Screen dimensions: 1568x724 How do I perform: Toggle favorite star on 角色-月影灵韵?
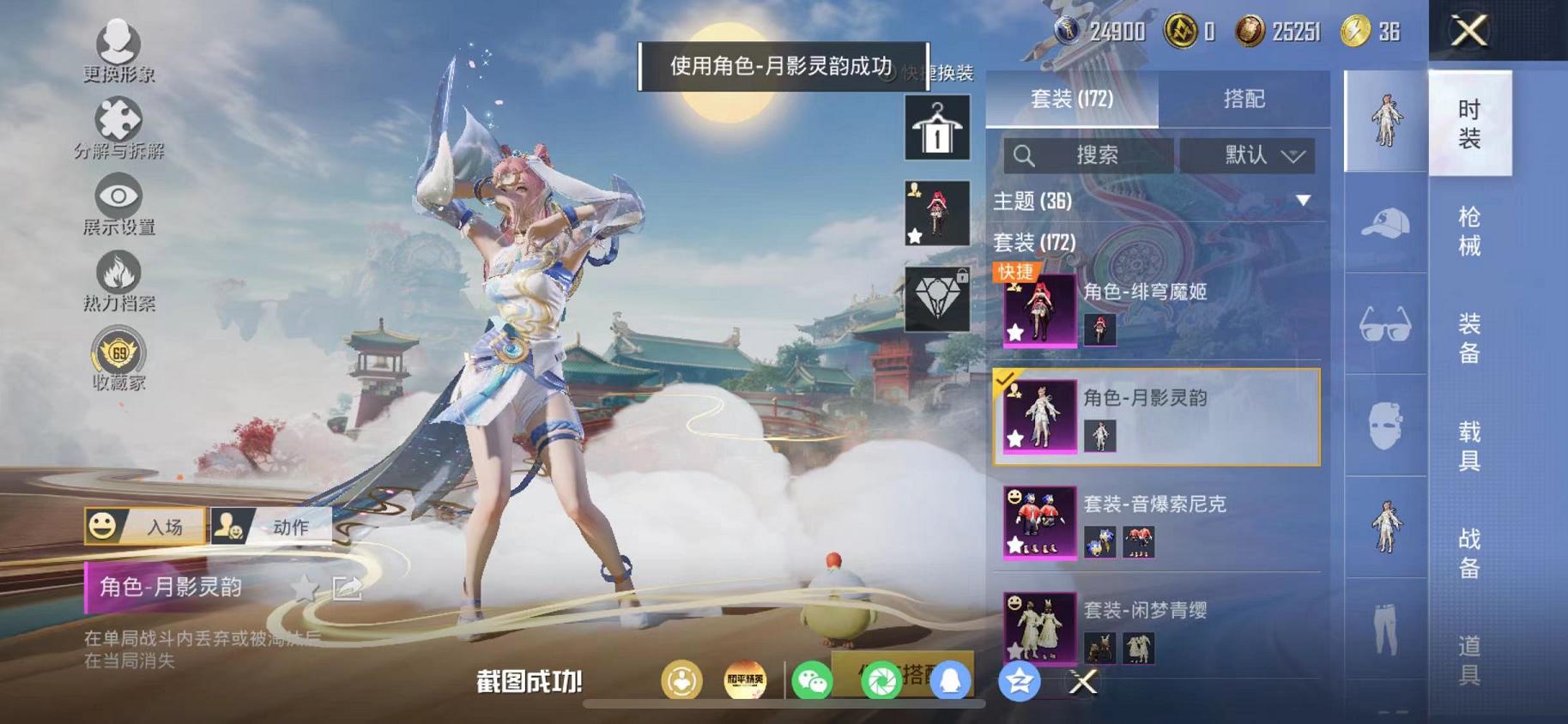(x=305, y=585)
